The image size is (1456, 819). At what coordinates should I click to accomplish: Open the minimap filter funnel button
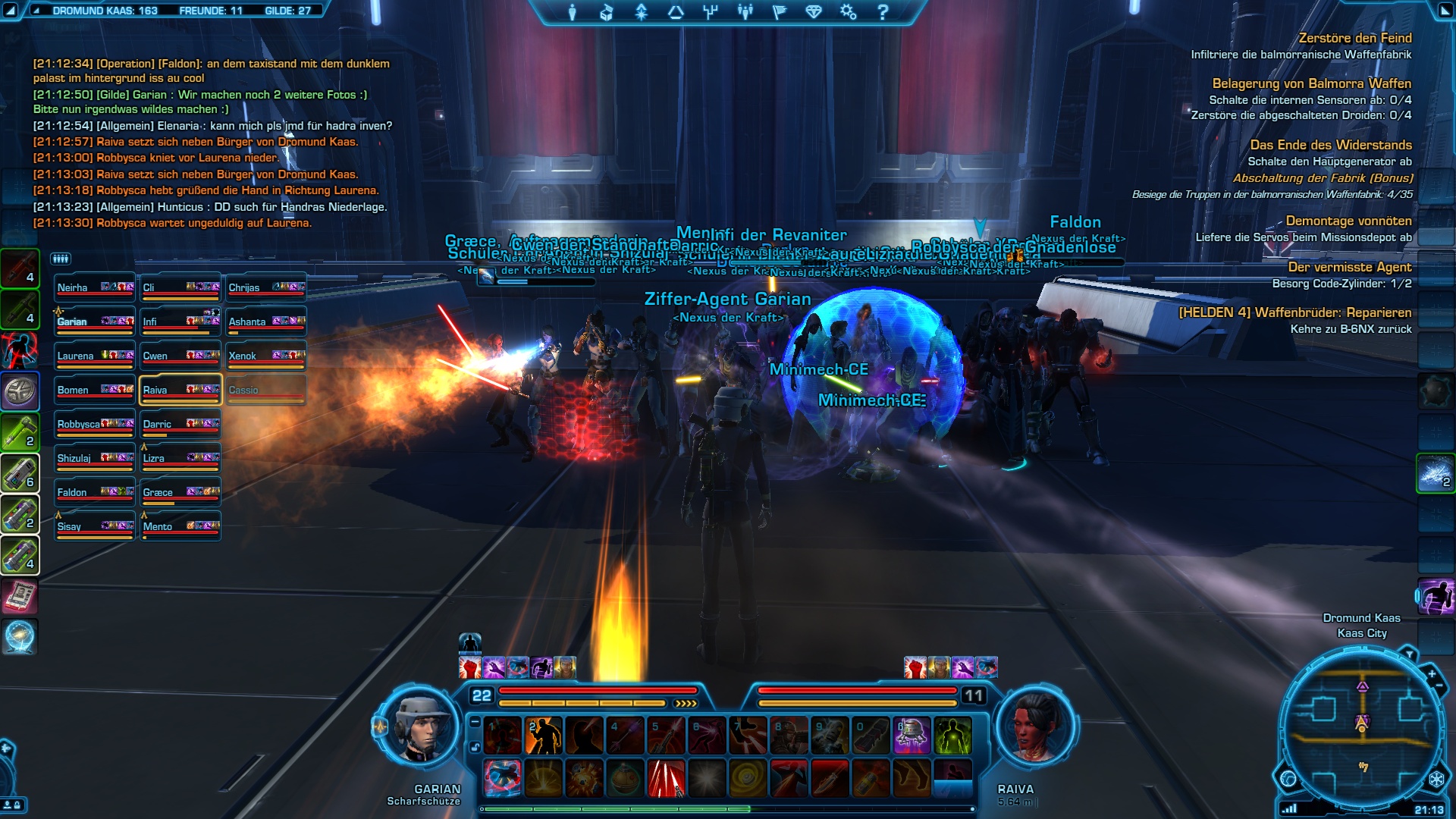(1409, 653)
